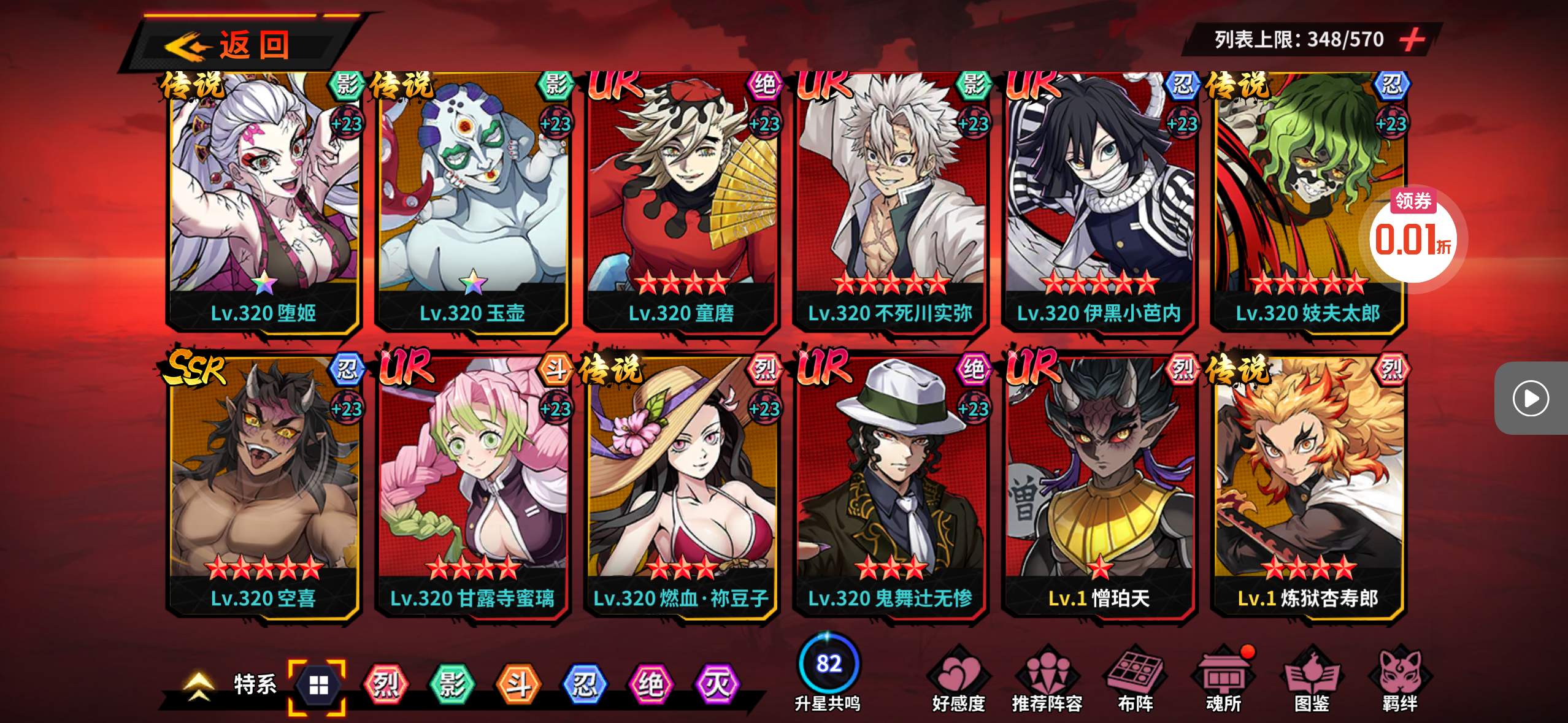Expand list limit with the red plus
This screenshot has height=723, width=1568.
click(x=1412, y=40)
